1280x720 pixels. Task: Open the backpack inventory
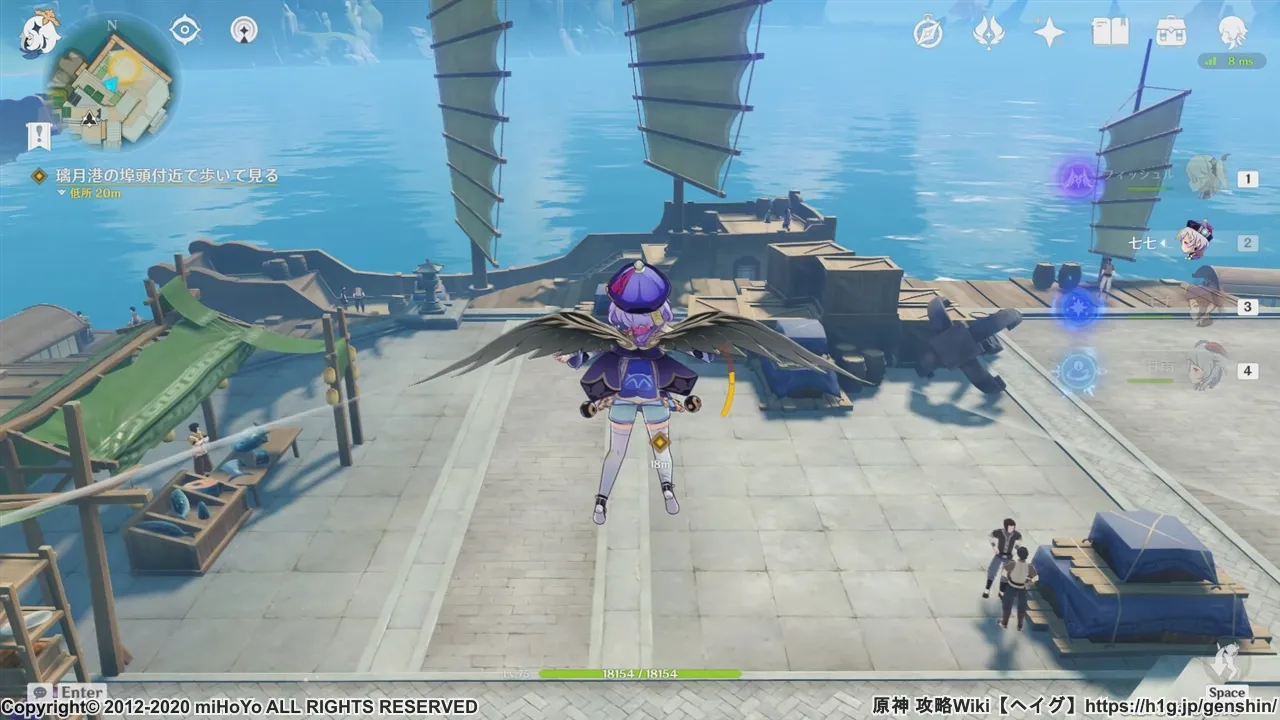(1171, 33)
